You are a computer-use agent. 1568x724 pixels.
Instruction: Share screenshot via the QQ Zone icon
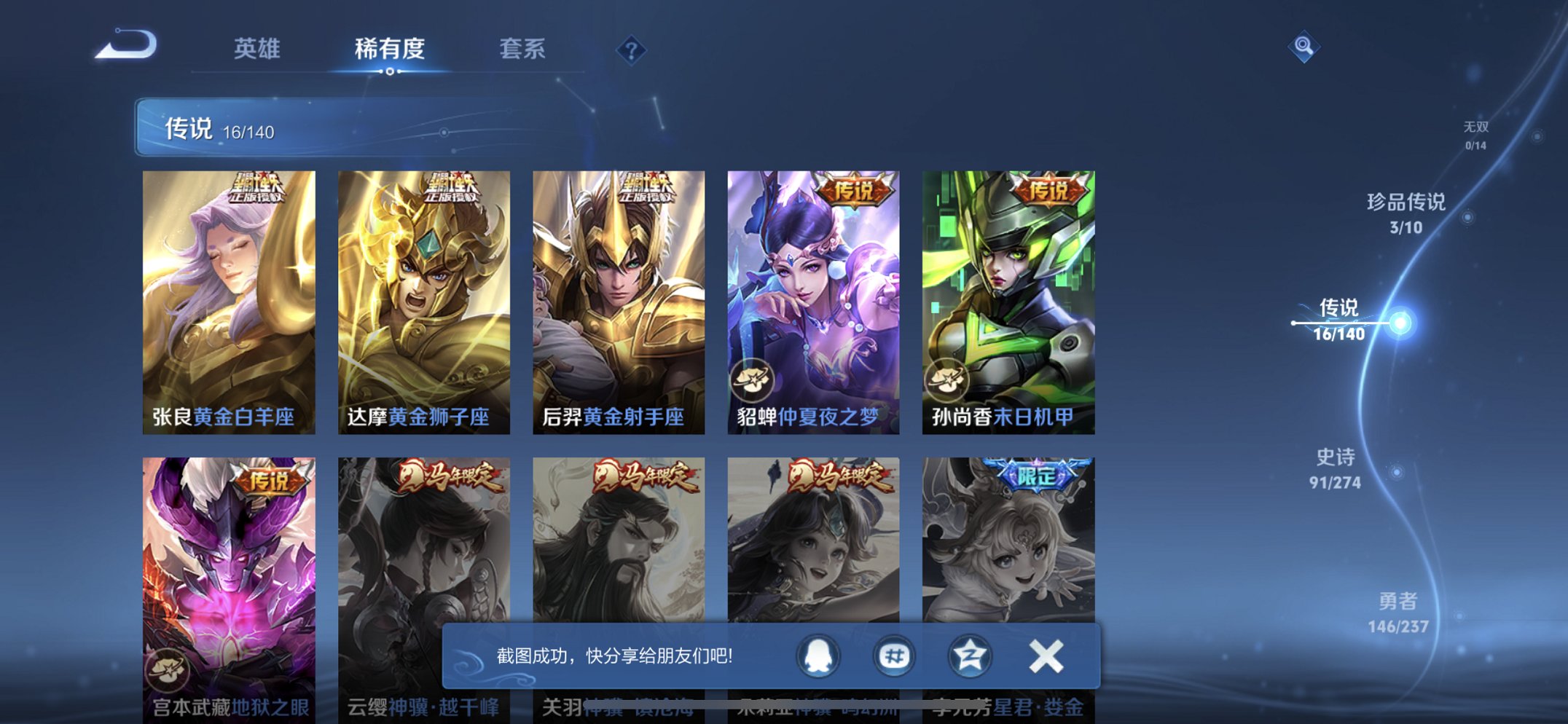click(x=969, y=655)
